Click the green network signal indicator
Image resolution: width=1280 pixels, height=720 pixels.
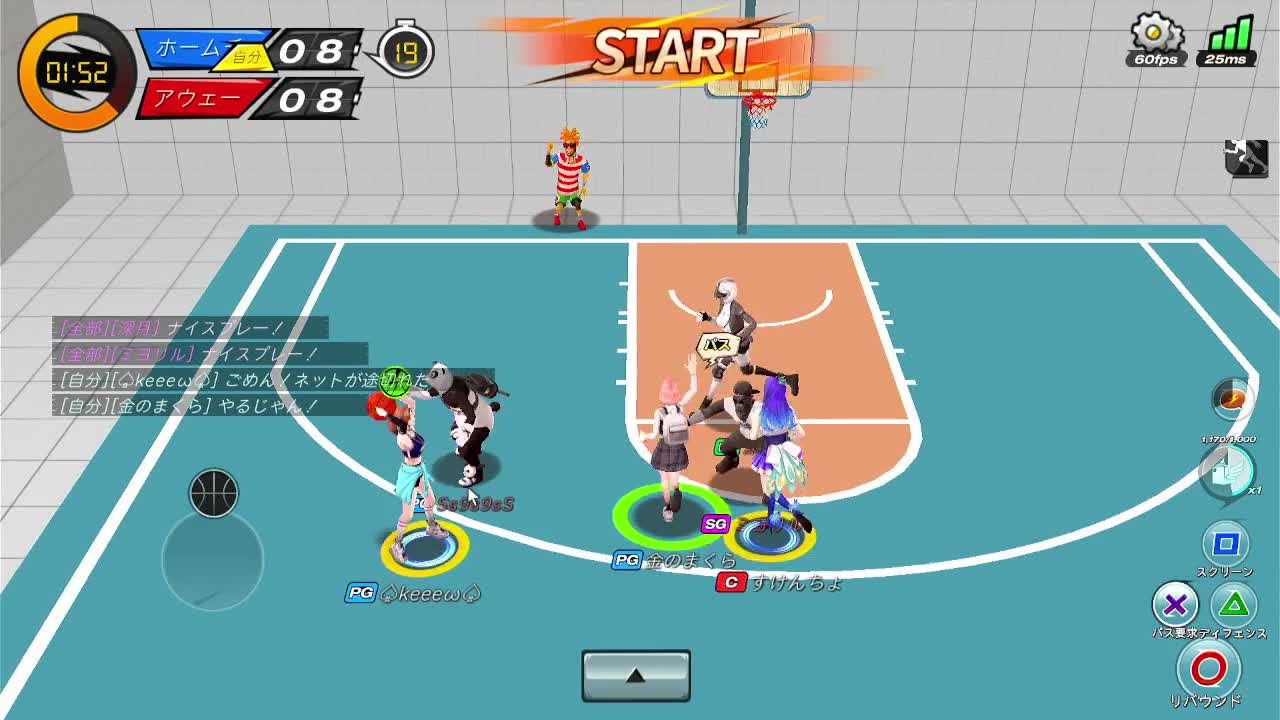click(1229, 36)
